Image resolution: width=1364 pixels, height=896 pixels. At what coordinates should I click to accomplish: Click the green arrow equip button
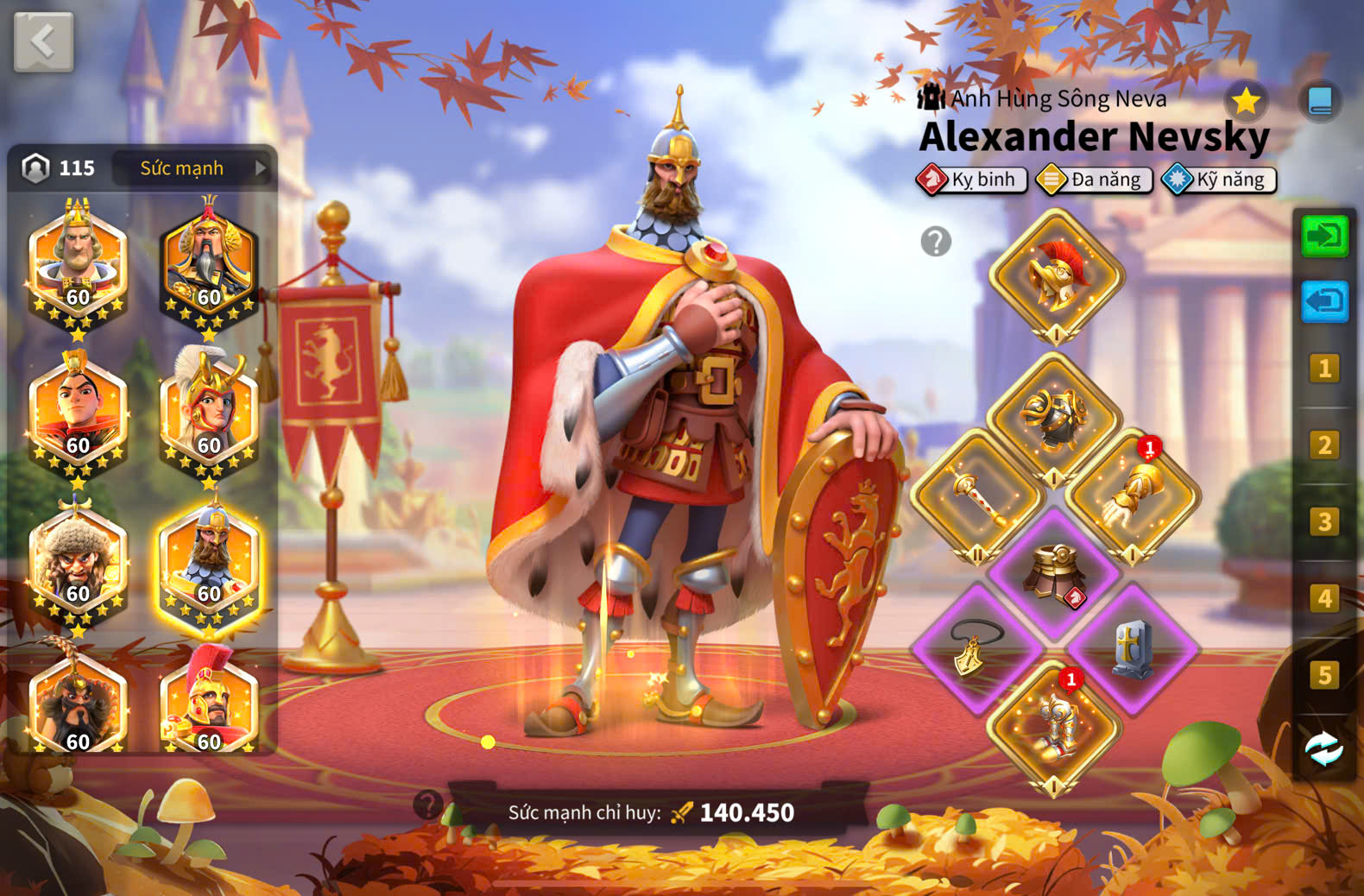(1324, 236)
